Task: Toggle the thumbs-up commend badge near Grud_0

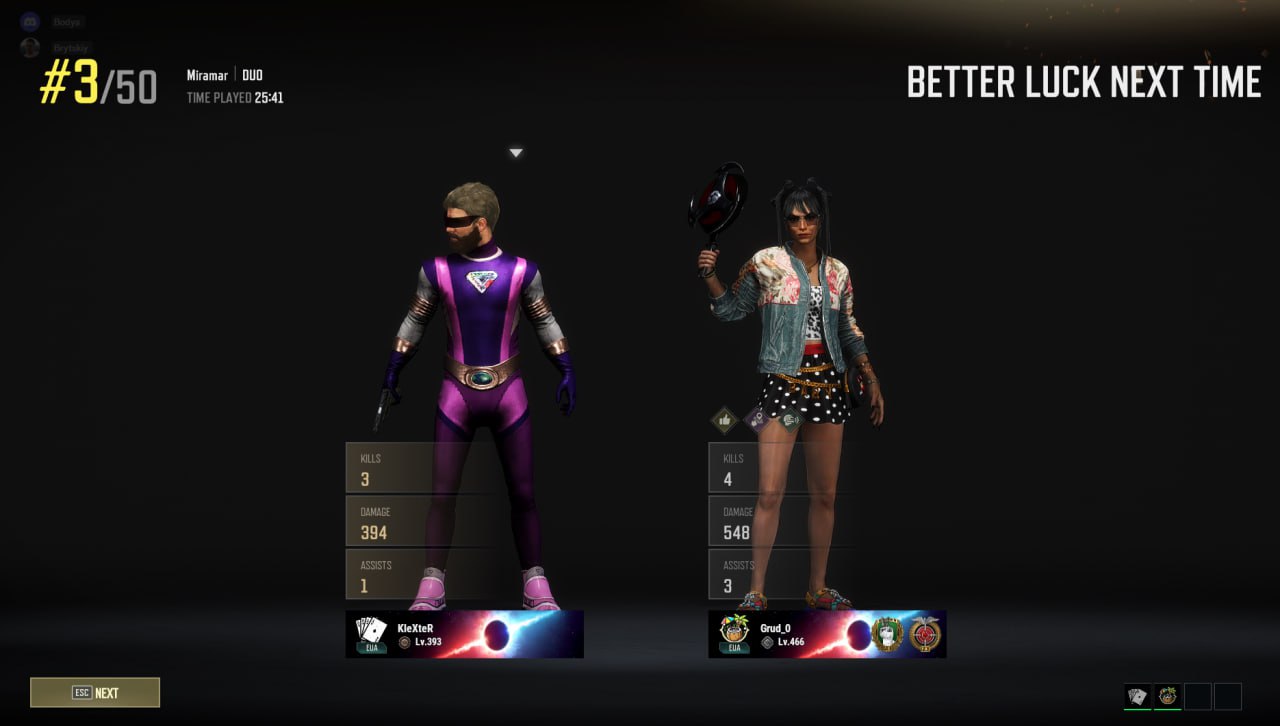Action: (724, 420)
